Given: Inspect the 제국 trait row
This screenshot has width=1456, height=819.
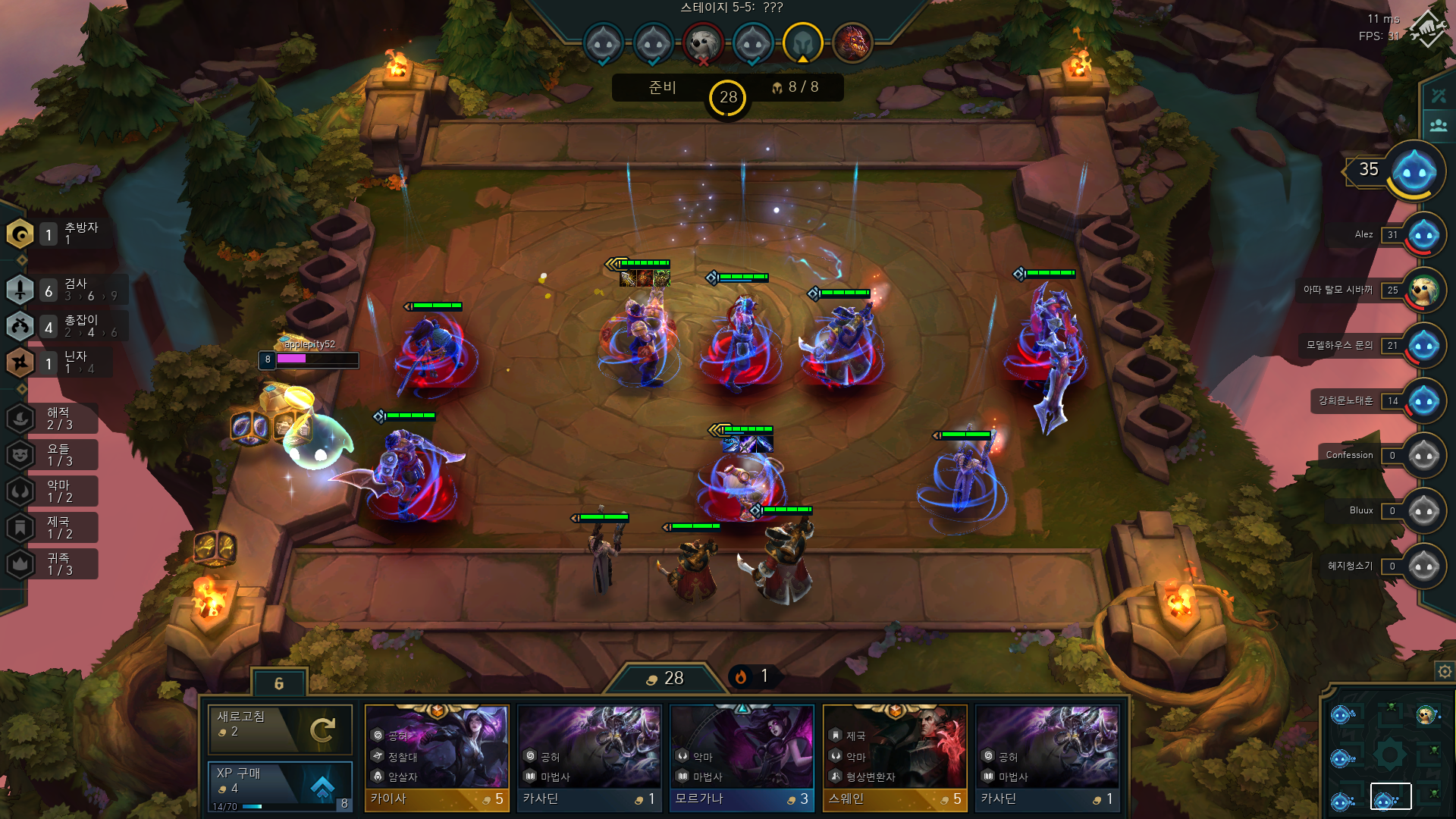Looking at the screenshot, I should coord(52,528).
